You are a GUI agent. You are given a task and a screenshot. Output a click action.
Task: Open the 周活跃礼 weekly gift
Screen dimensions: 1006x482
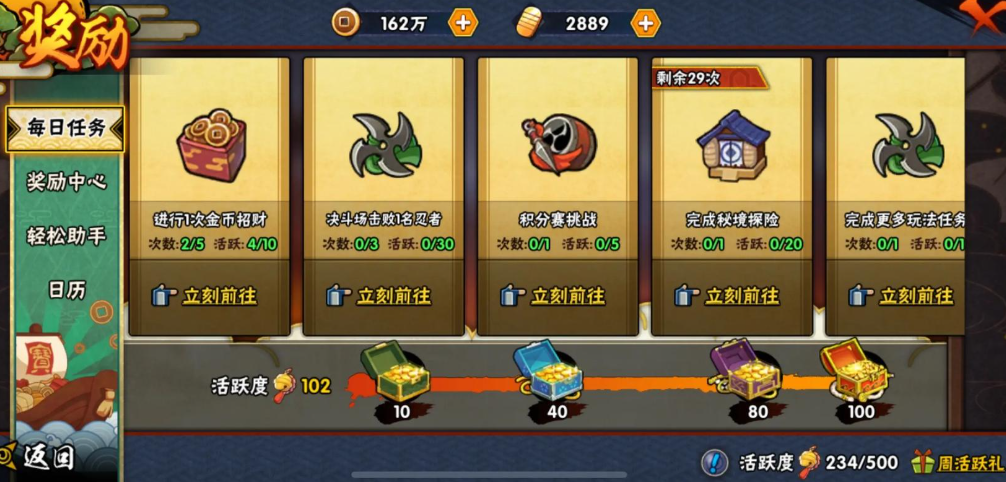point(956,462)
